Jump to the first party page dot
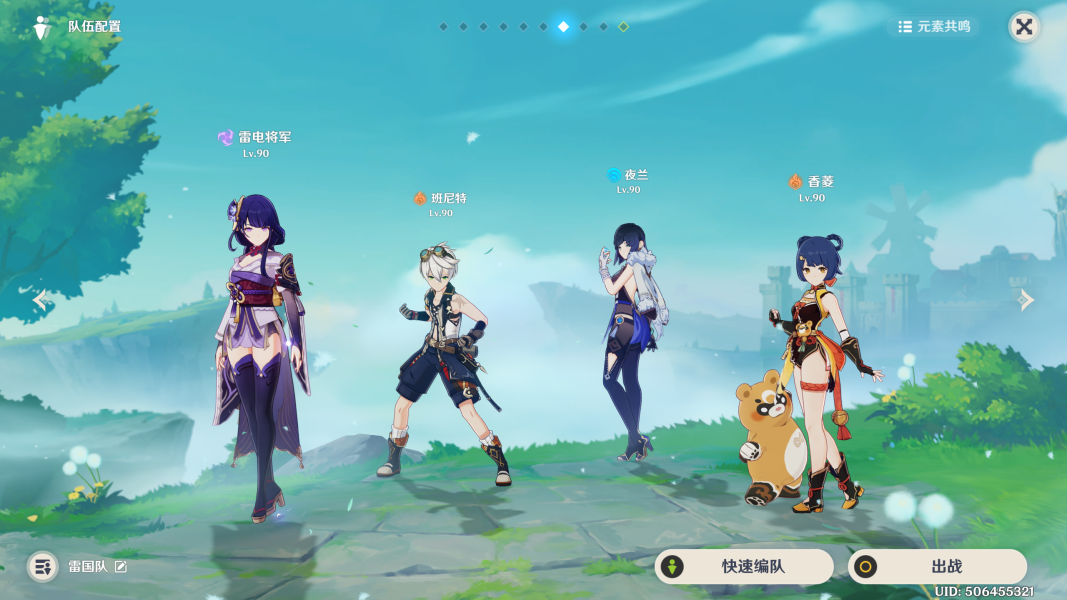This screenshot has width=1067, height=600. coord(443,27)
